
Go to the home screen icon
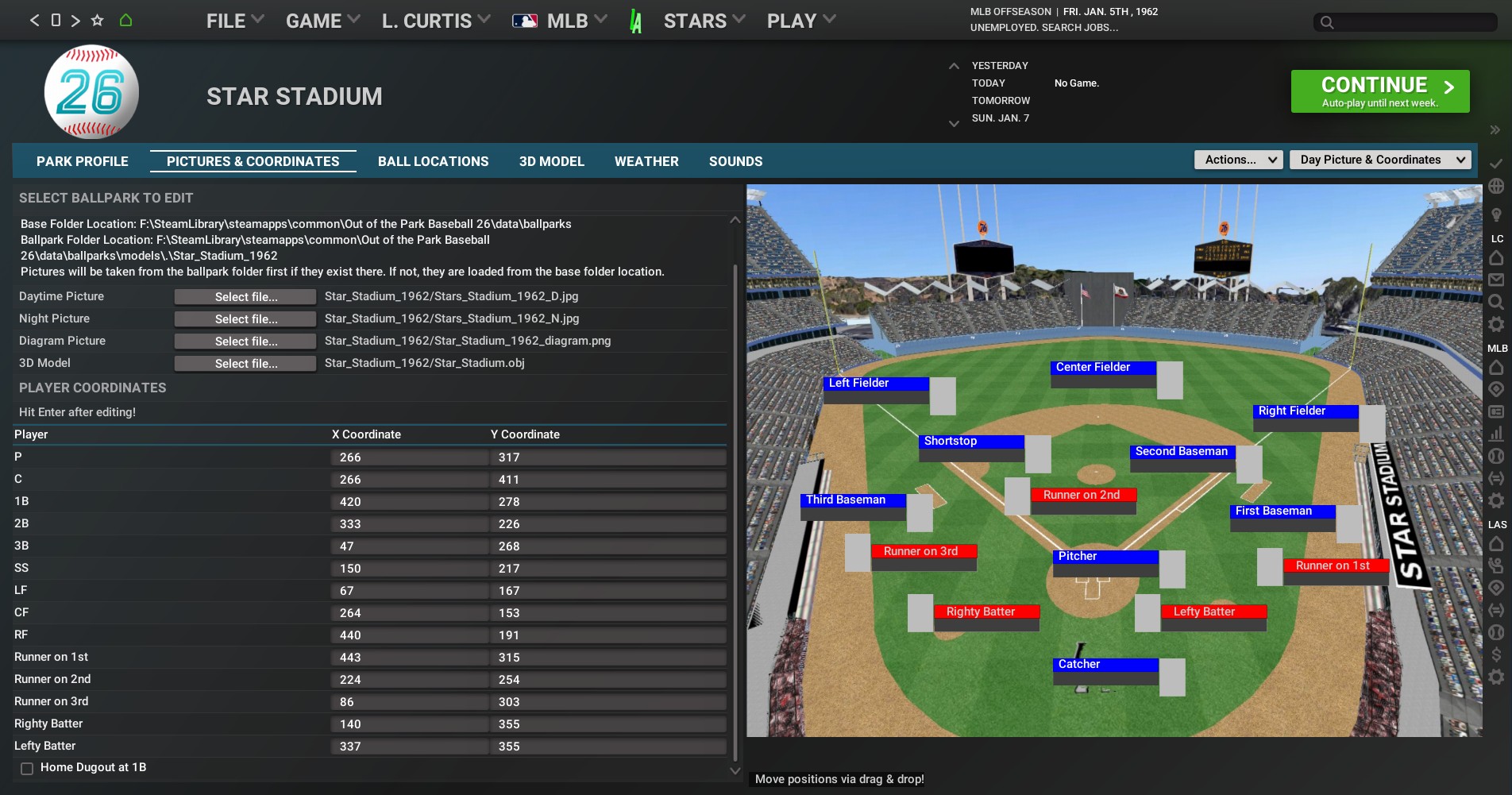pos(125,21)
